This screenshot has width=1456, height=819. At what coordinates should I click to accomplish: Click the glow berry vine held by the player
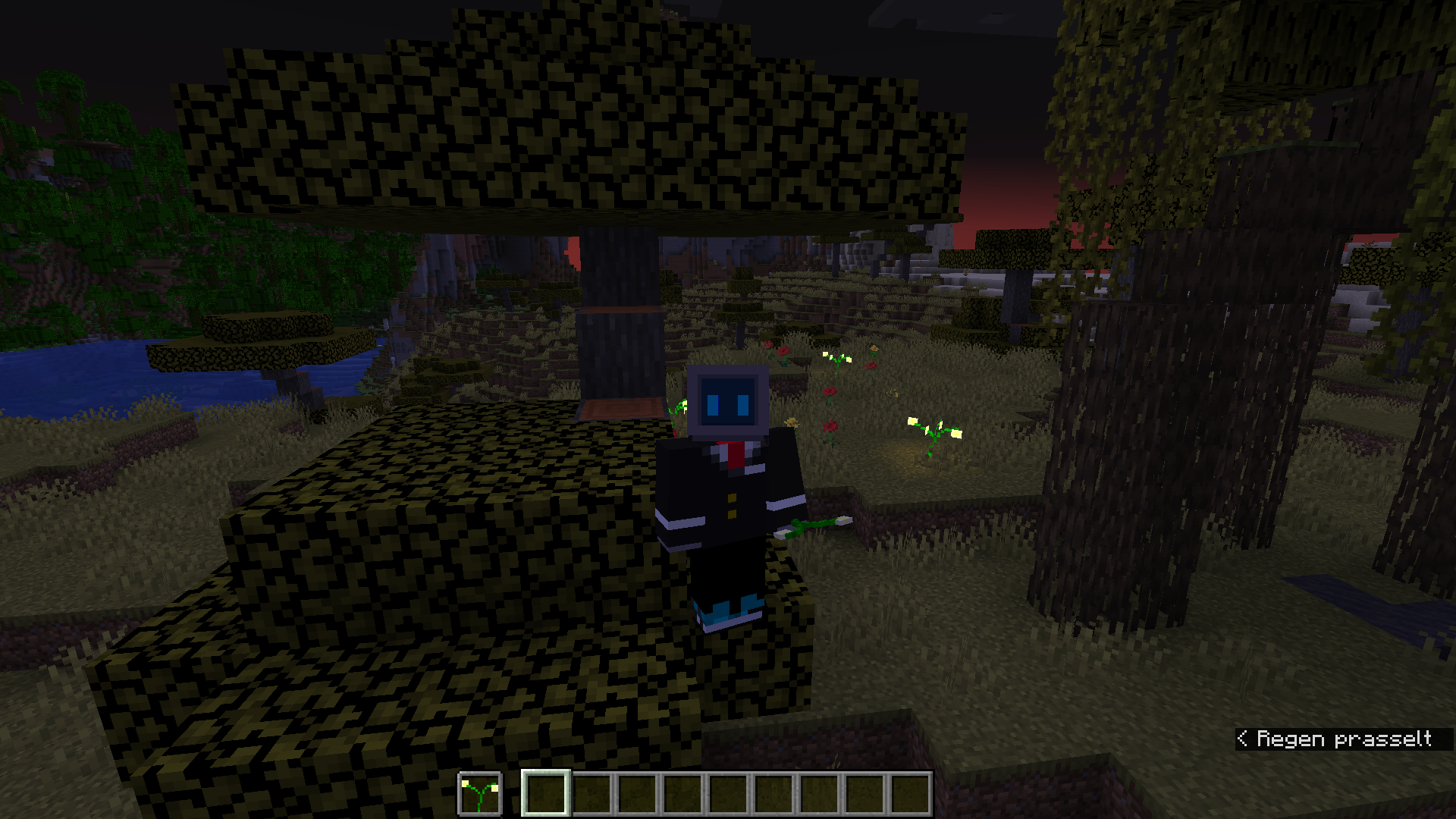click(x=815, y=523)
